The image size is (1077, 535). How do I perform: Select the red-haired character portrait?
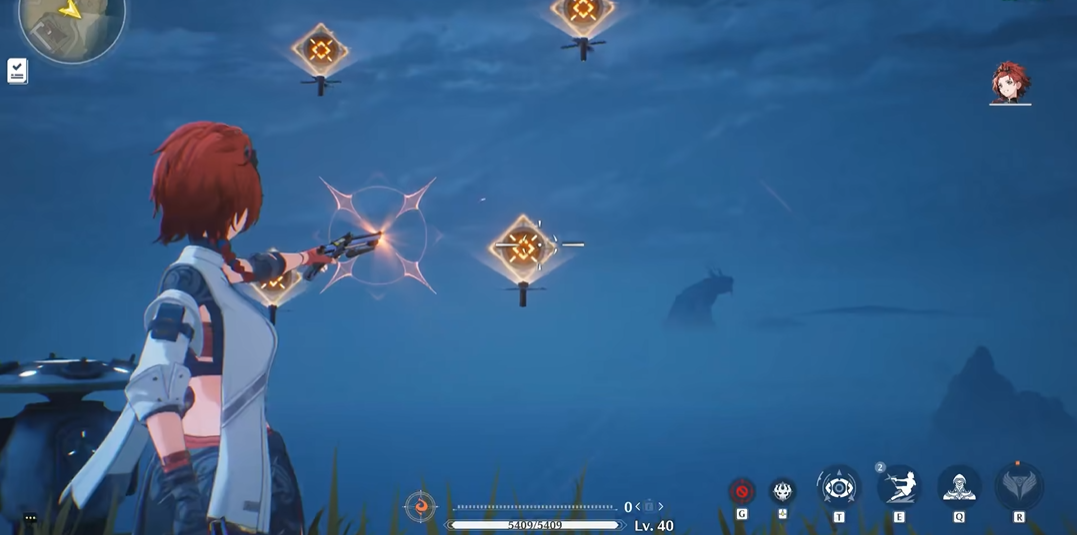[x=1009, y=82]
